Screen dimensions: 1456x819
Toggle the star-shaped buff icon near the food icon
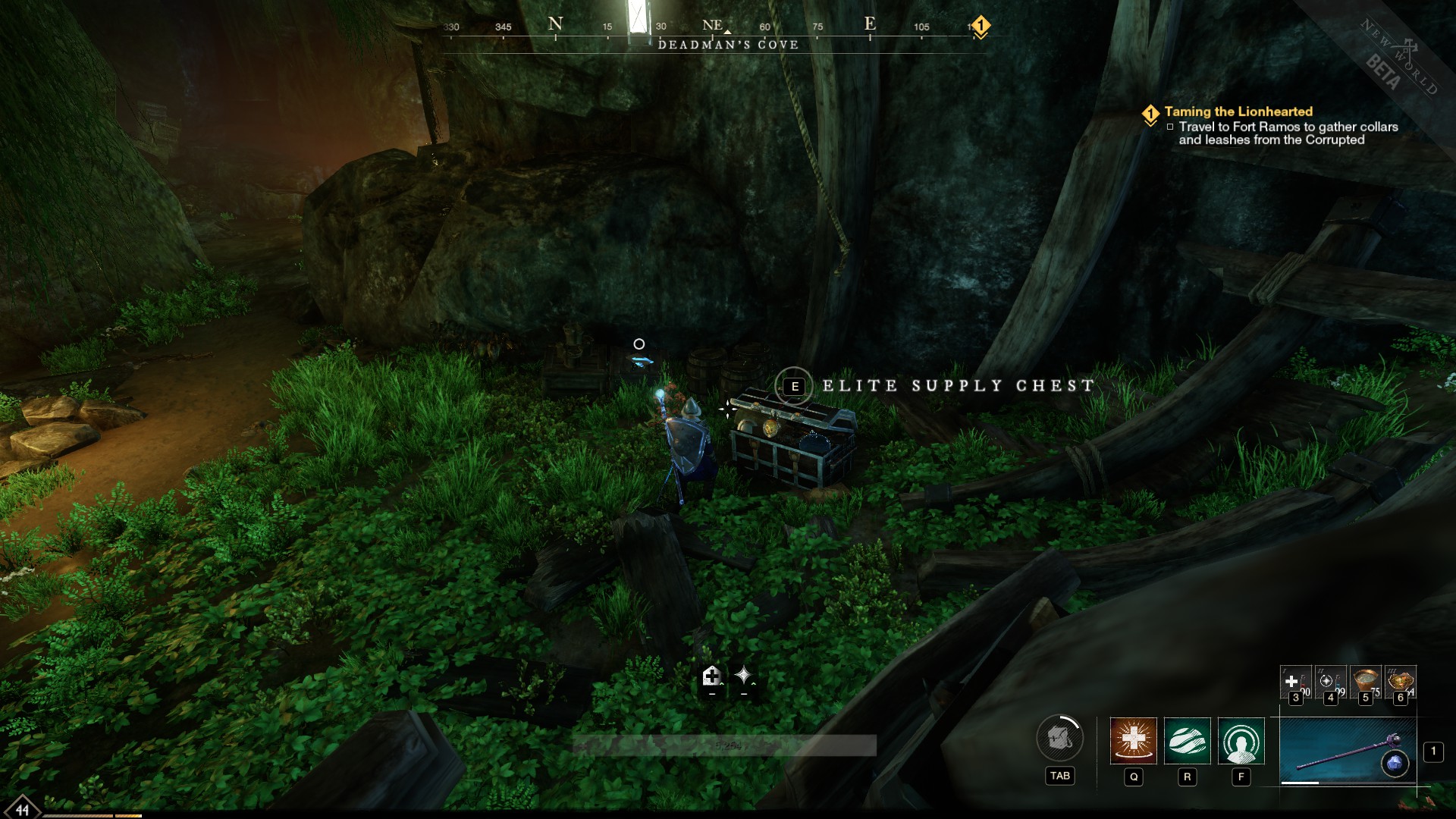[745, 673]
